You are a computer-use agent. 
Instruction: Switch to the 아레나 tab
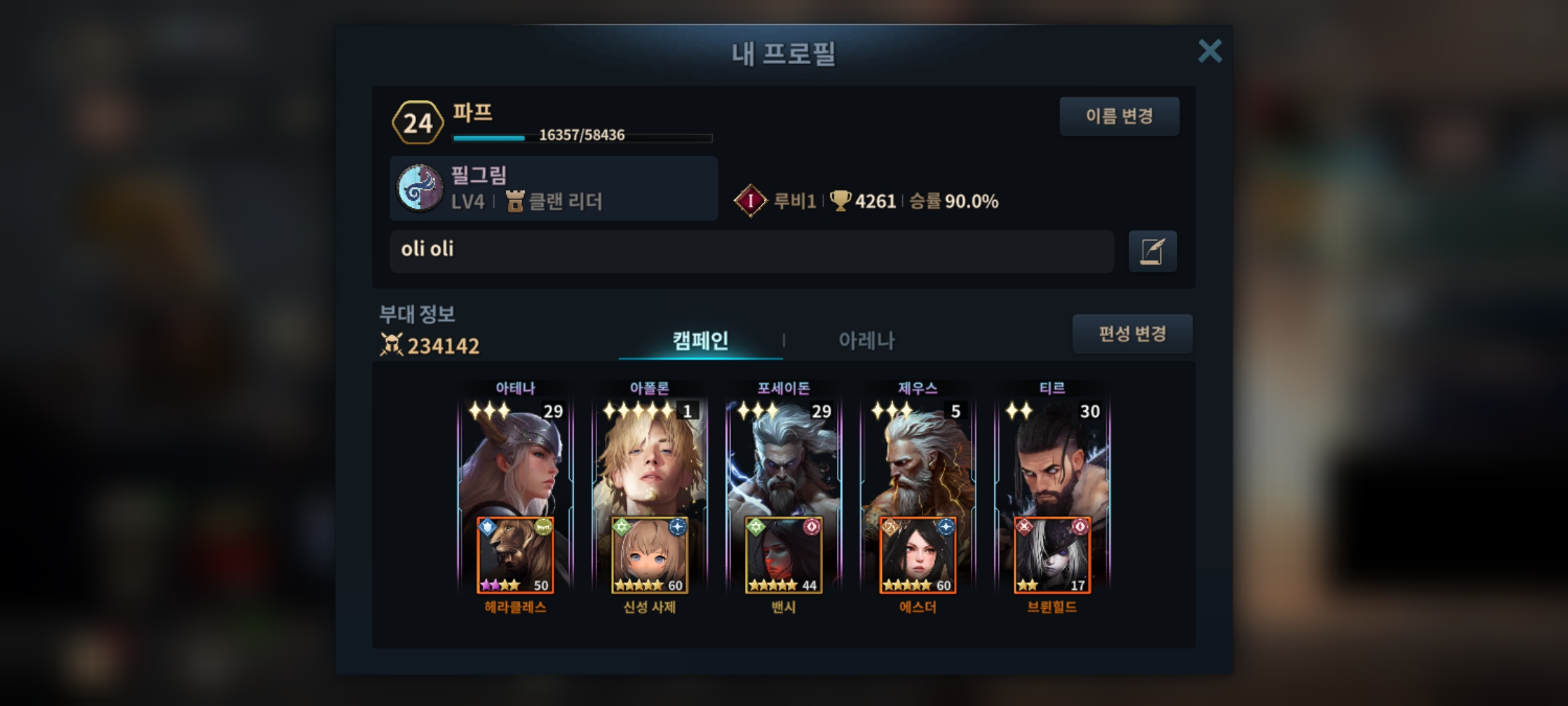866,341
